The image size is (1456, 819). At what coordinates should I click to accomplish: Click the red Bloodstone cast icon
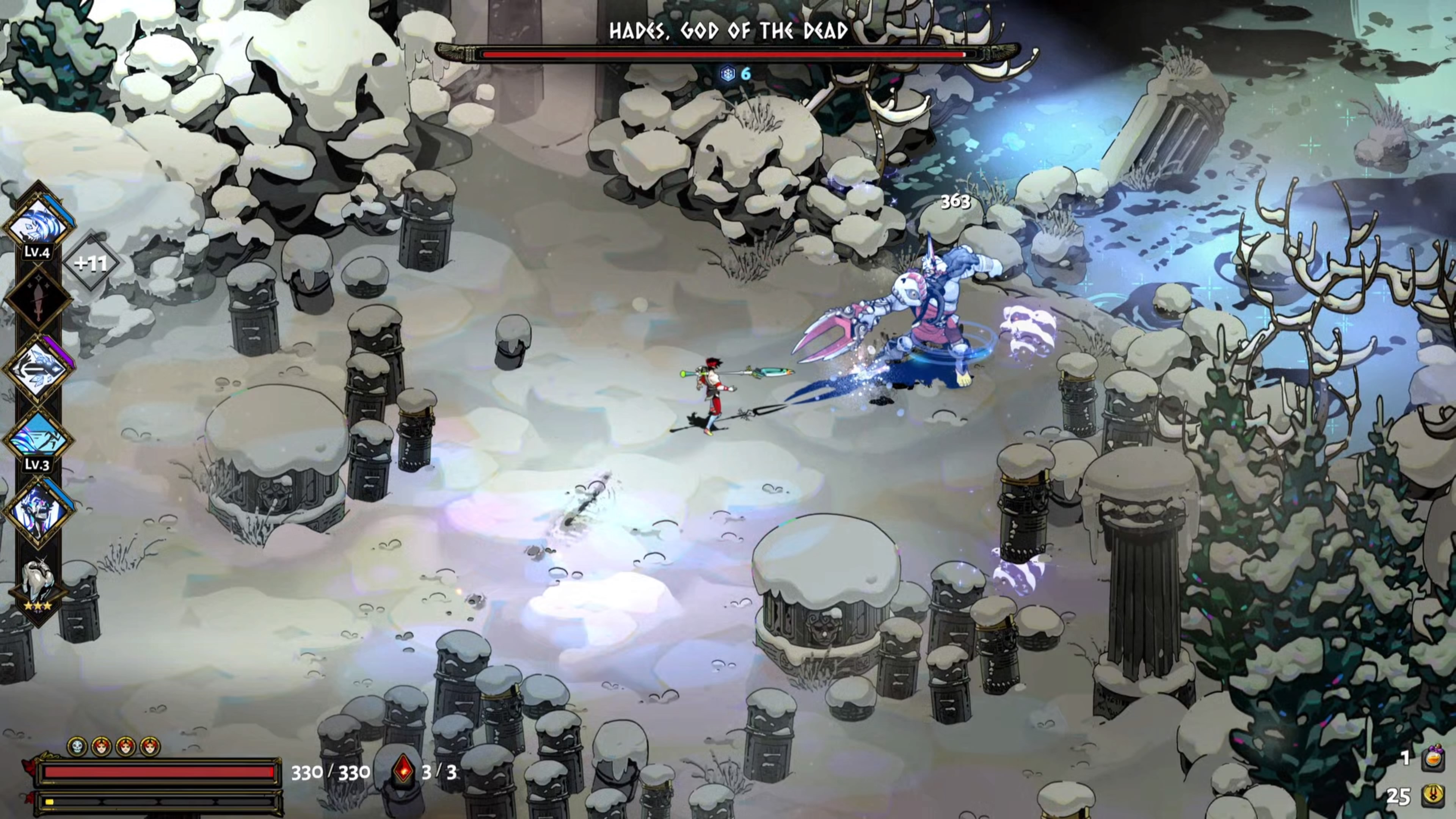403,770
